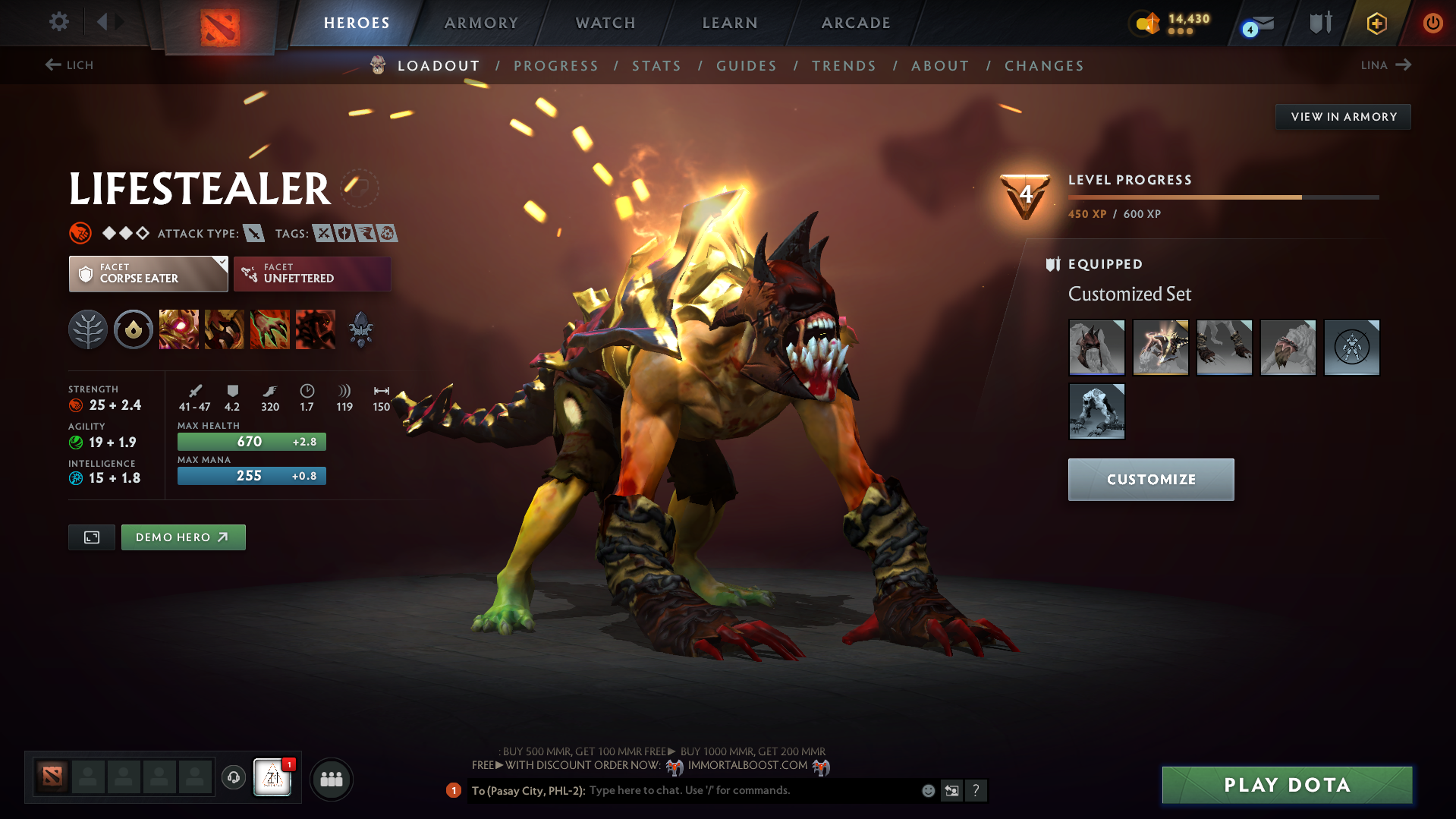
Task: Click the chat input field
Action: coord(721,790)
